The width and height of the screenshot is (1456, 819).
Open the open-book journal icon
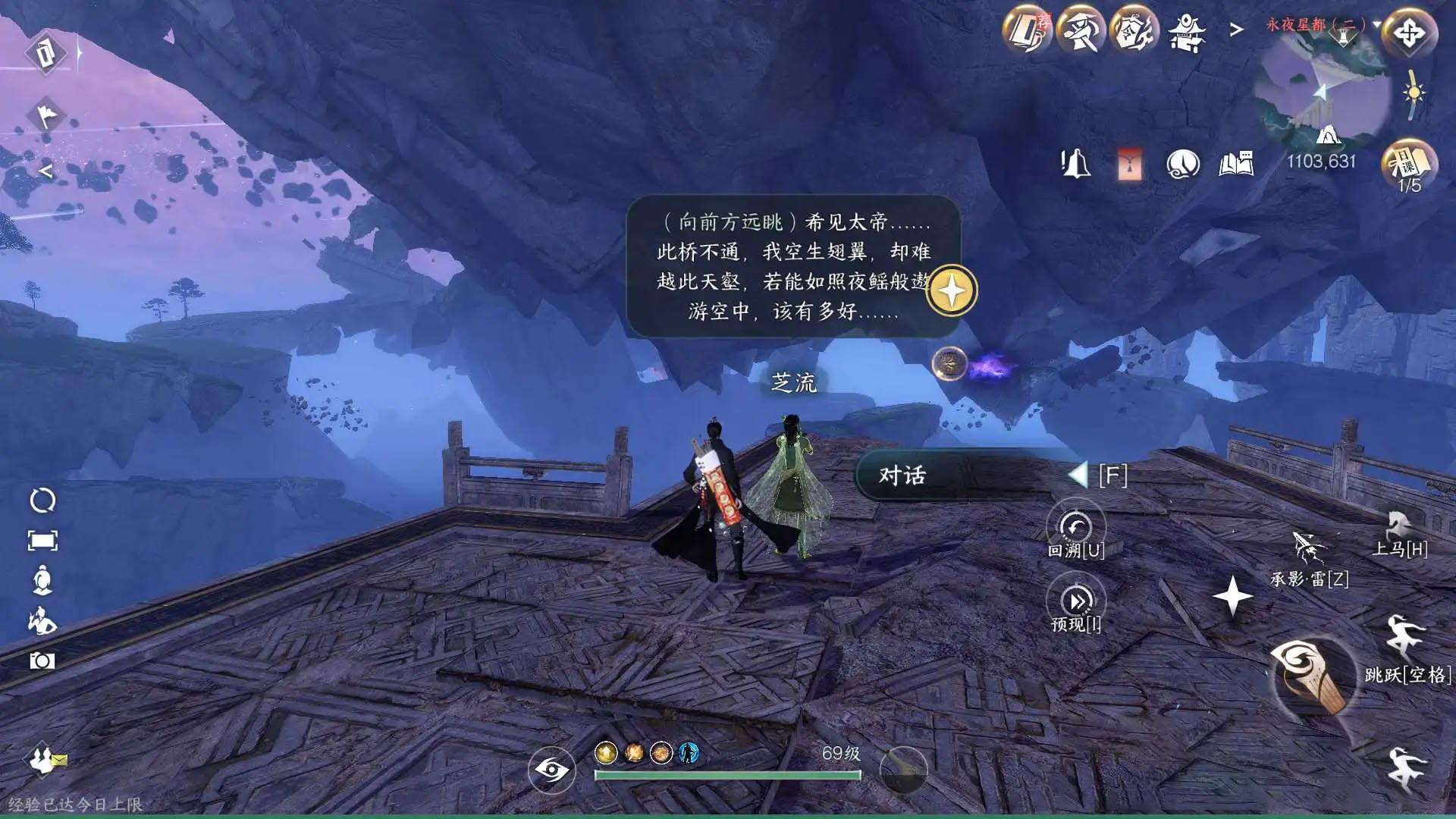pyautogui.click(x=1236, y=164)
